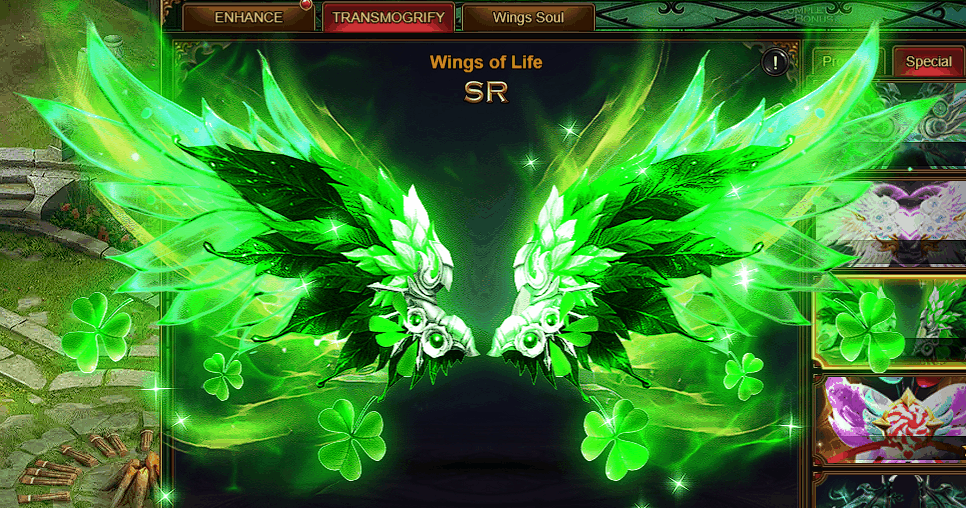The image size is (966, 508).
Task: Open the Wings Soul tab
Action: pyautogui.click(x=528, y=17)
